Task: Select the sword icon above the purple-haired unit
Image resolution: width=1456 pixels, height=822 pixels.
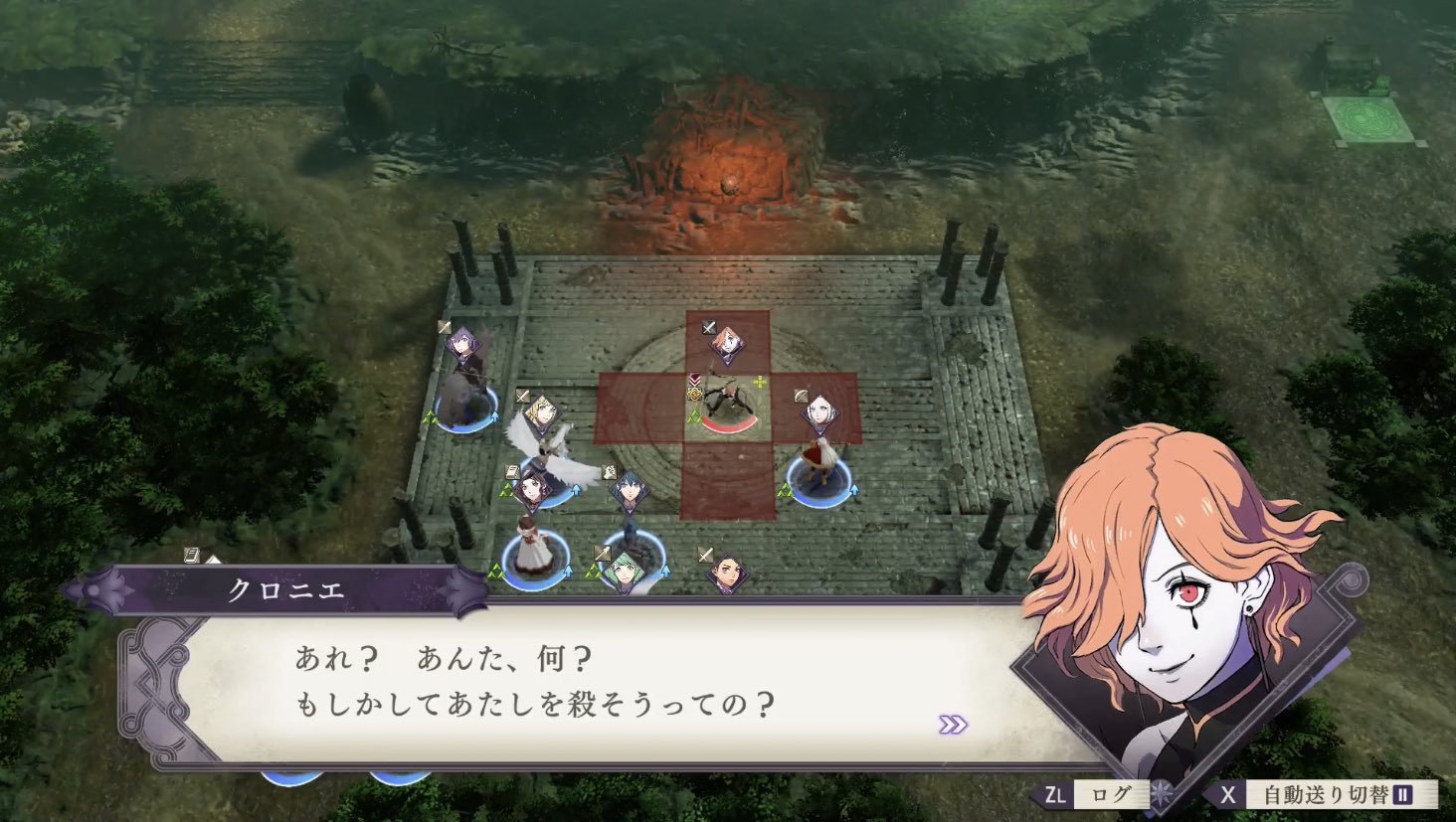Action: pos(444,328)
